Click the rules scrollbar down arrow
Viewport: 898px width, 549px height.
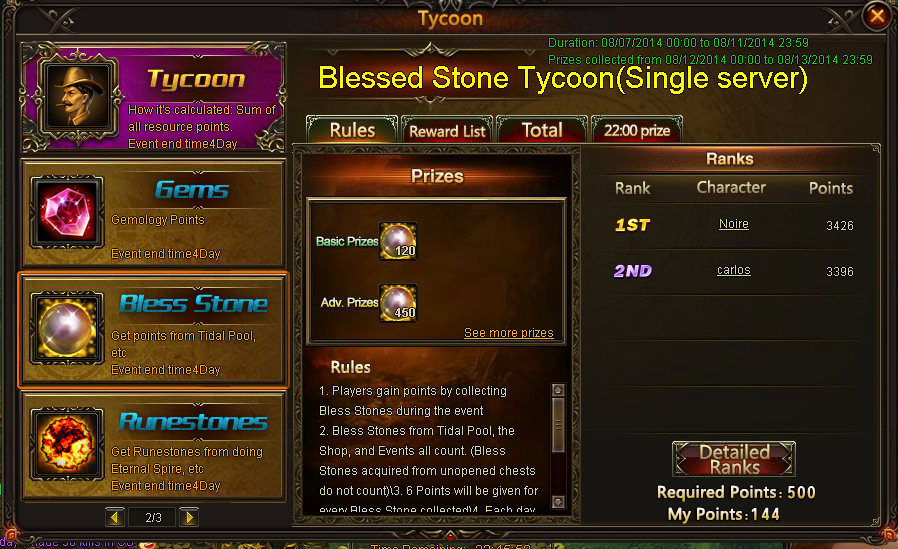tap(558, 502)
